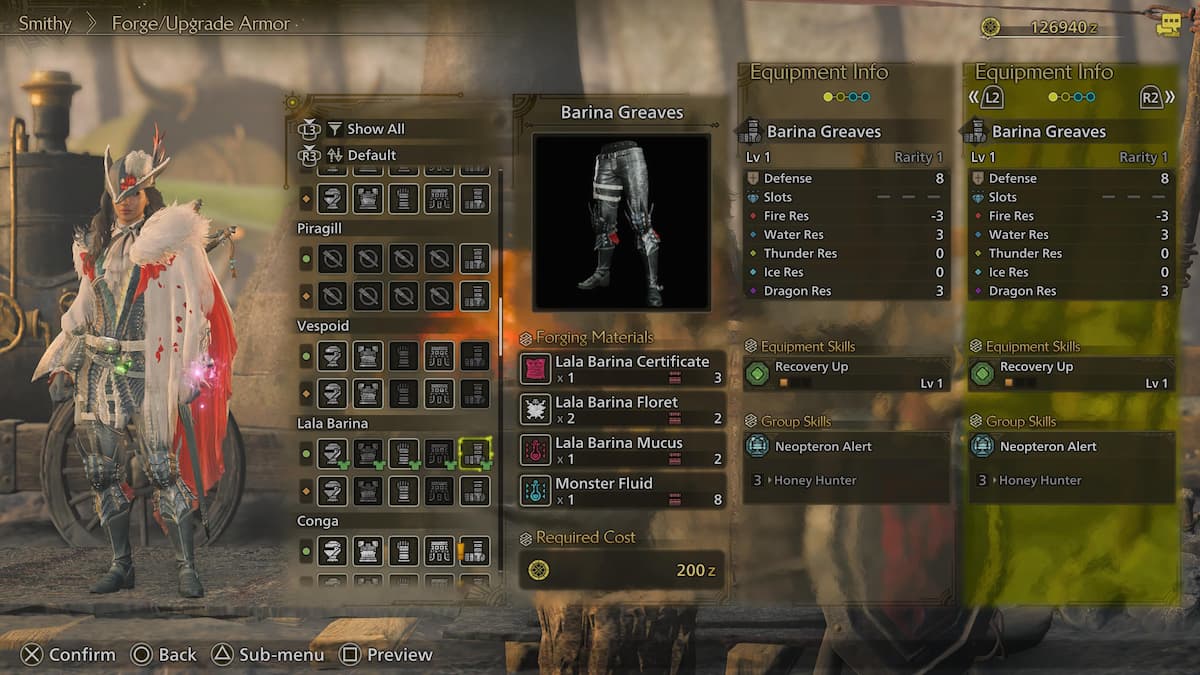Change the Default sort order
Image resolution: width=1200 pixels, height=675 pixels.
371,155
